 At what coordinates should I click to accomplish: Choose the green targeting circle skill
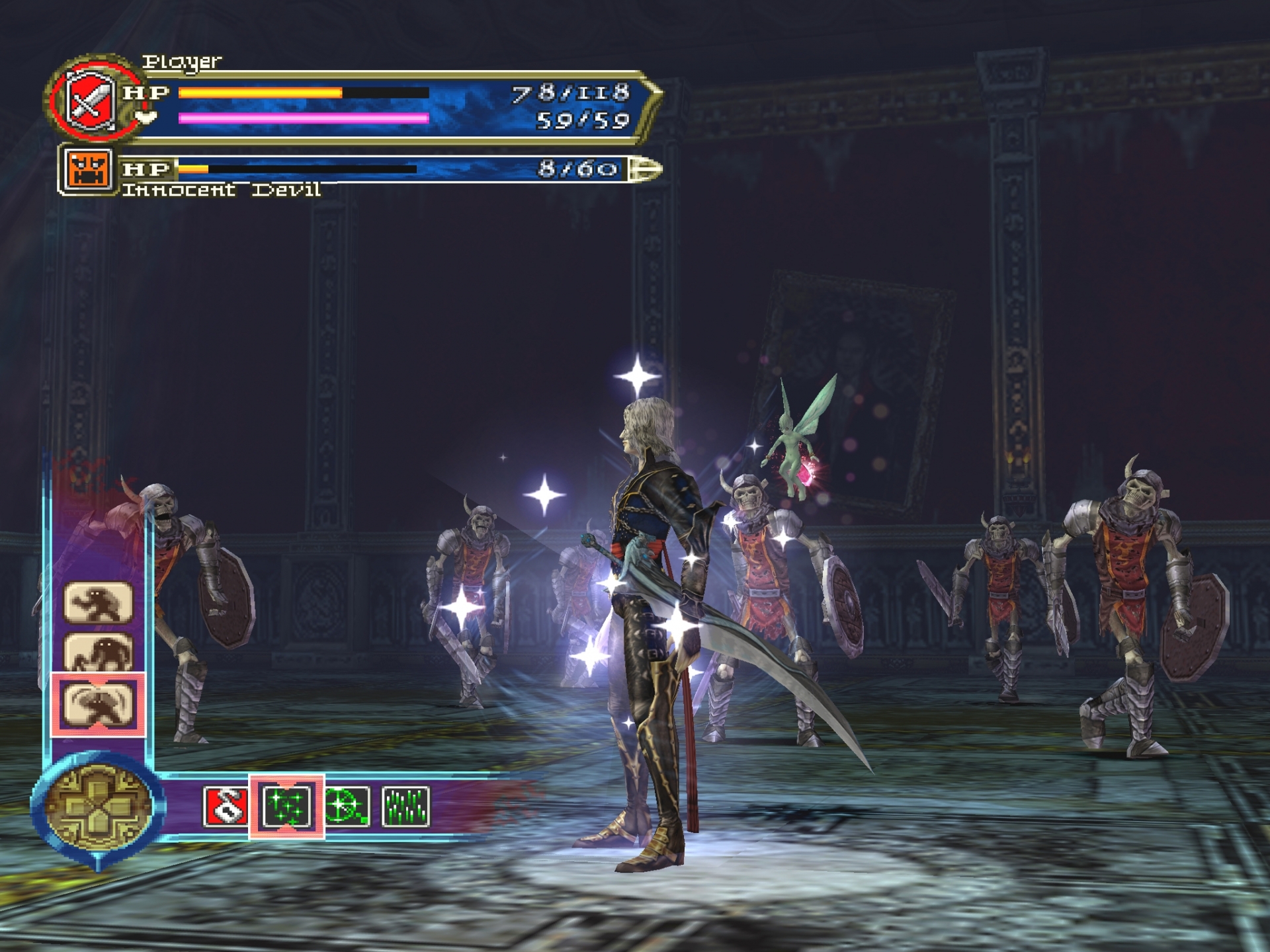pos(347,807)
